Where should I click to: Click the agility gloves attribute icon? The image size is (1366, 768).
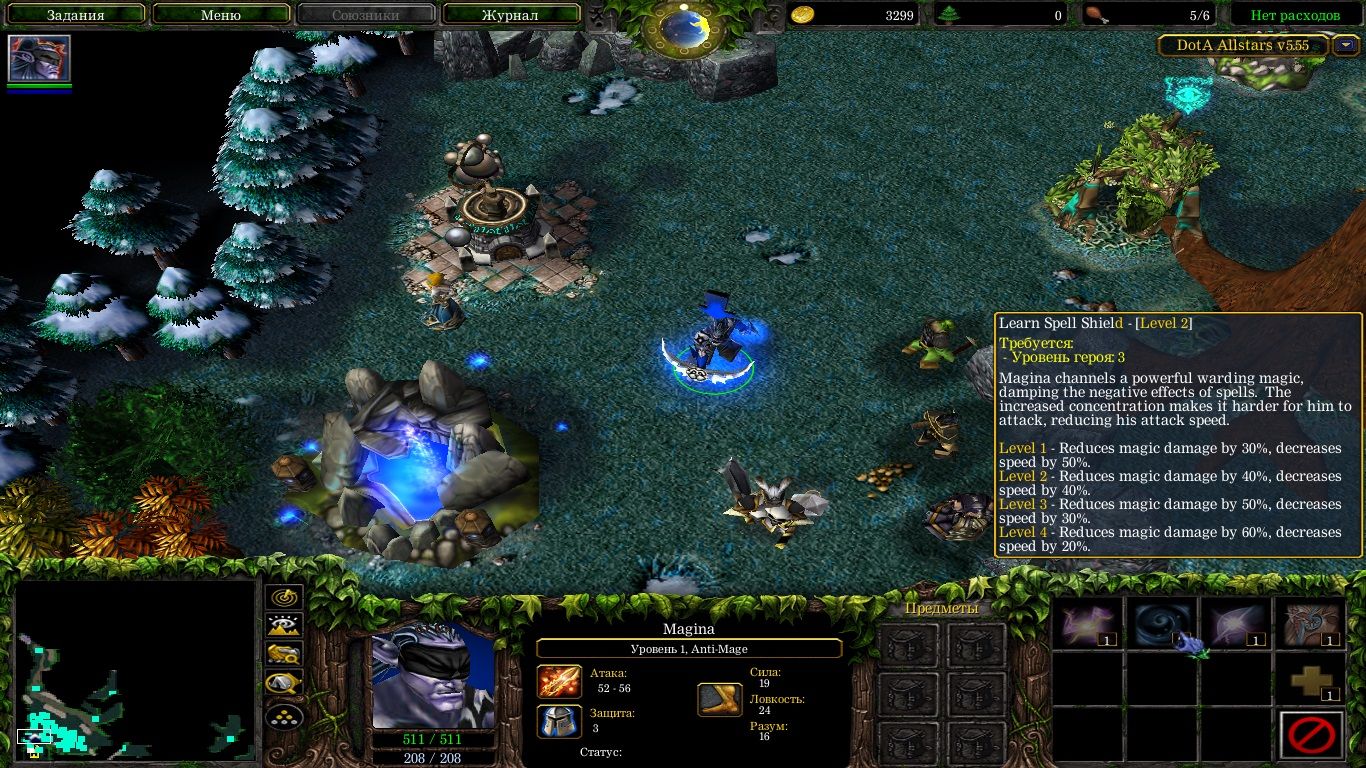point(721,700)
